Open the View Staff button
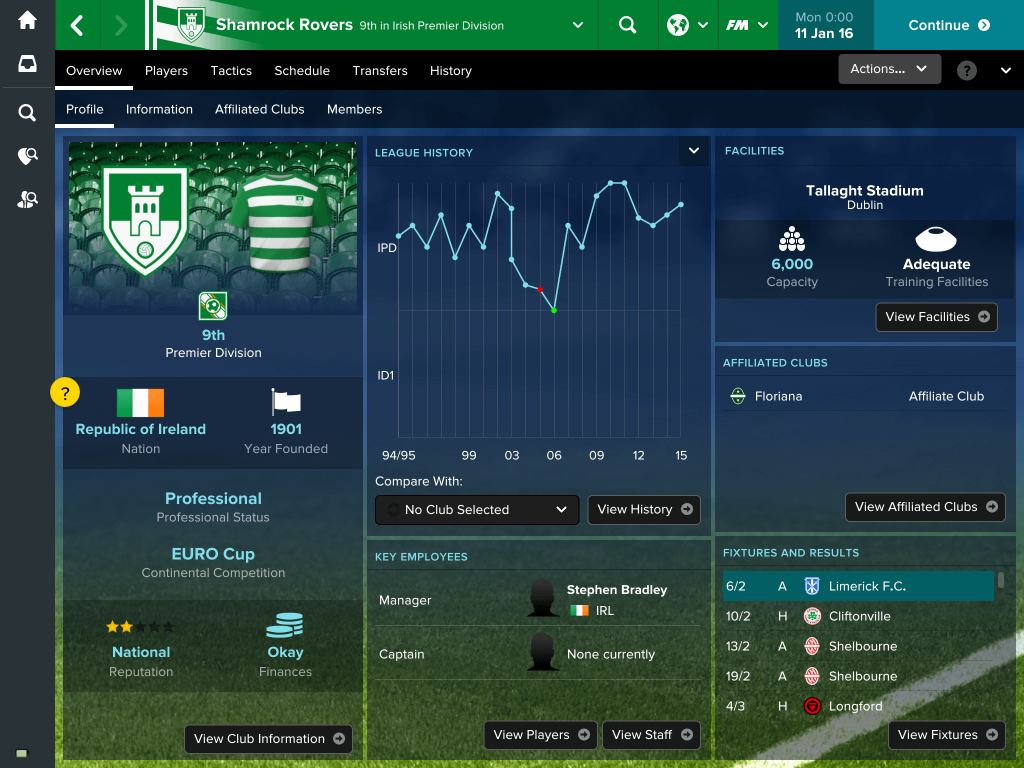 click(x=651, y=735)
